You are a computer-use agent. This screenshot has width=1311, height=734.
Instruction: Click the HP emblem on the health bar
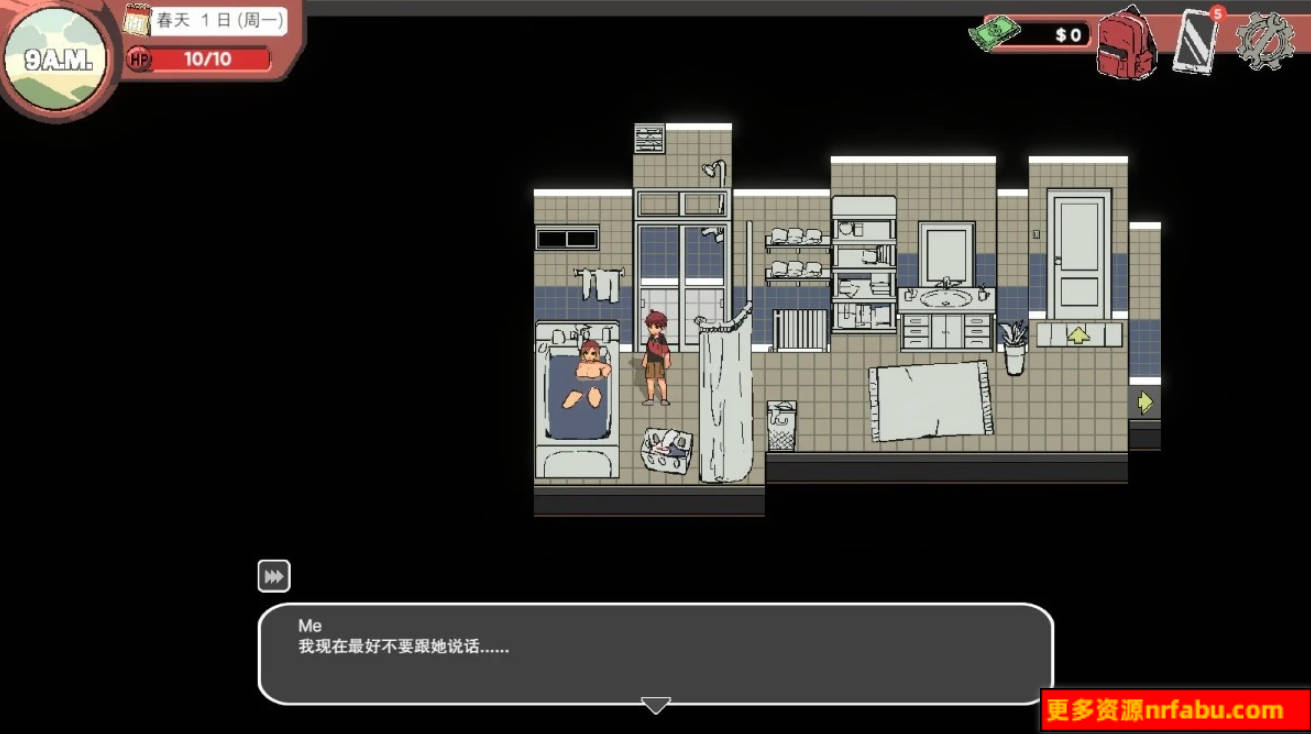(141, 60)
